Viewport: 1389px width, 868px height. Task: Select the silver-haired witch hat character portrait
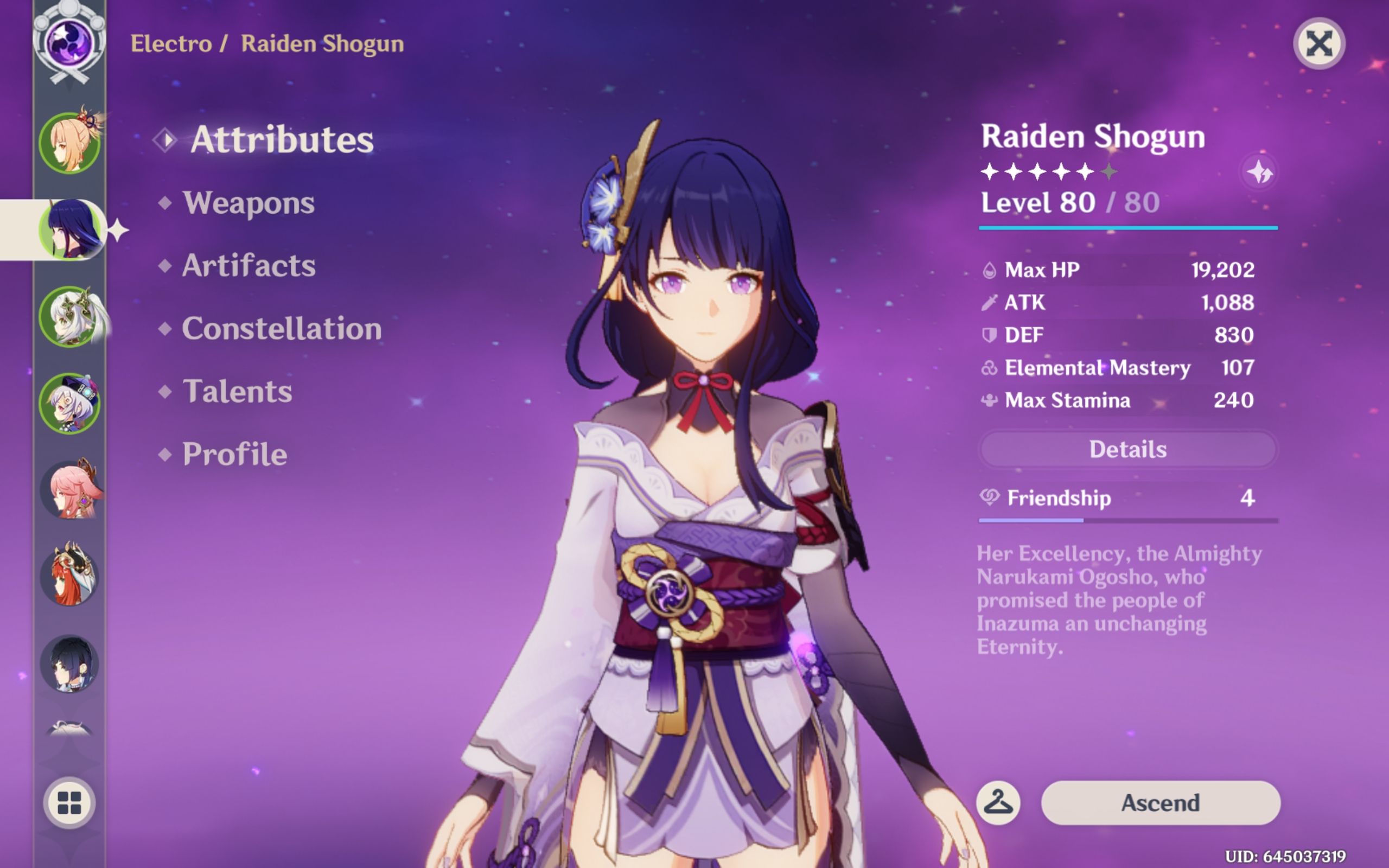coord(70,404)
